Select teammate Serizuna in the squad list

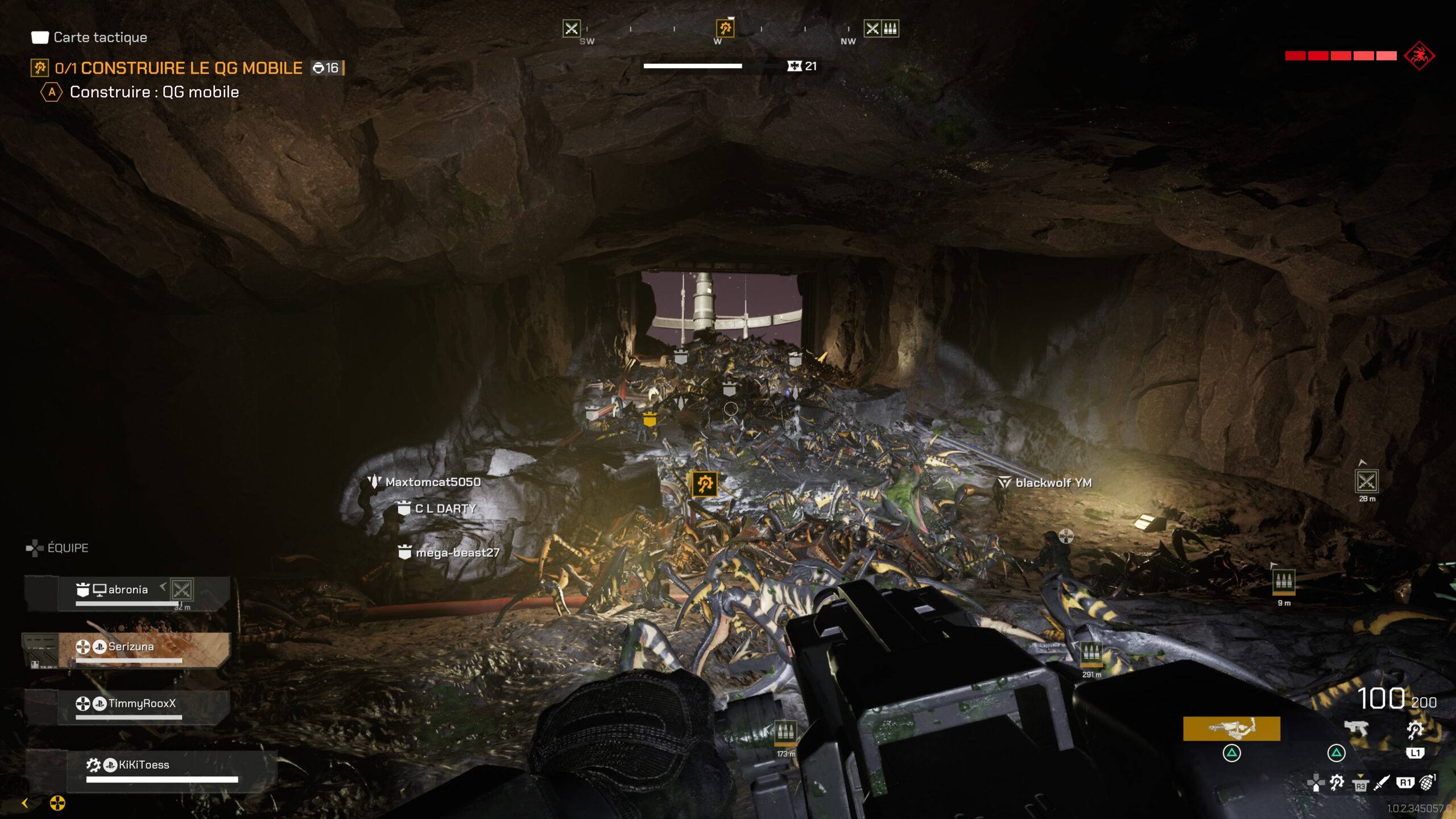131,647
